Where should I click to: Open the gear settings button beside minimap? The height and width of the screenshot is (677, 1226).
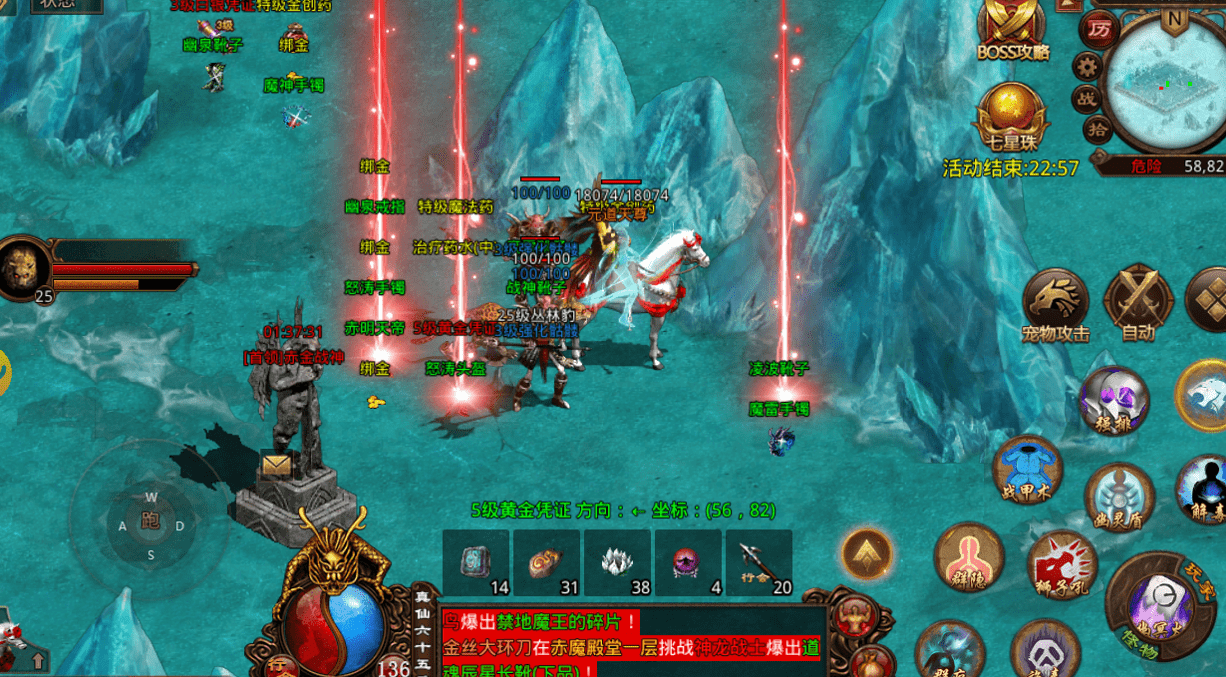pyautogui.click(x=1087, y=67)
